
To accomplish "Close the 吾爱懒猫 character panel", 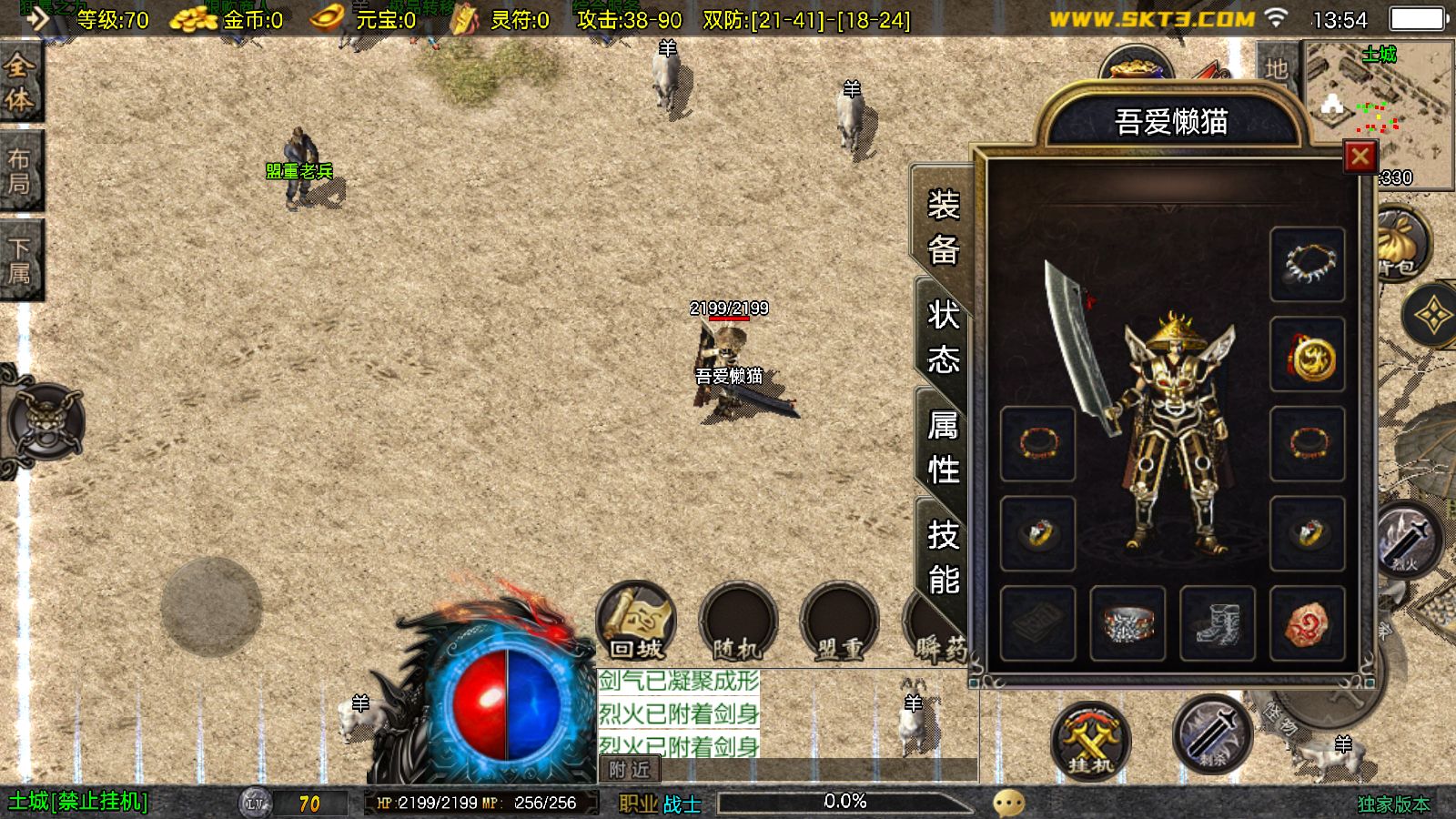I will 1360,157.
